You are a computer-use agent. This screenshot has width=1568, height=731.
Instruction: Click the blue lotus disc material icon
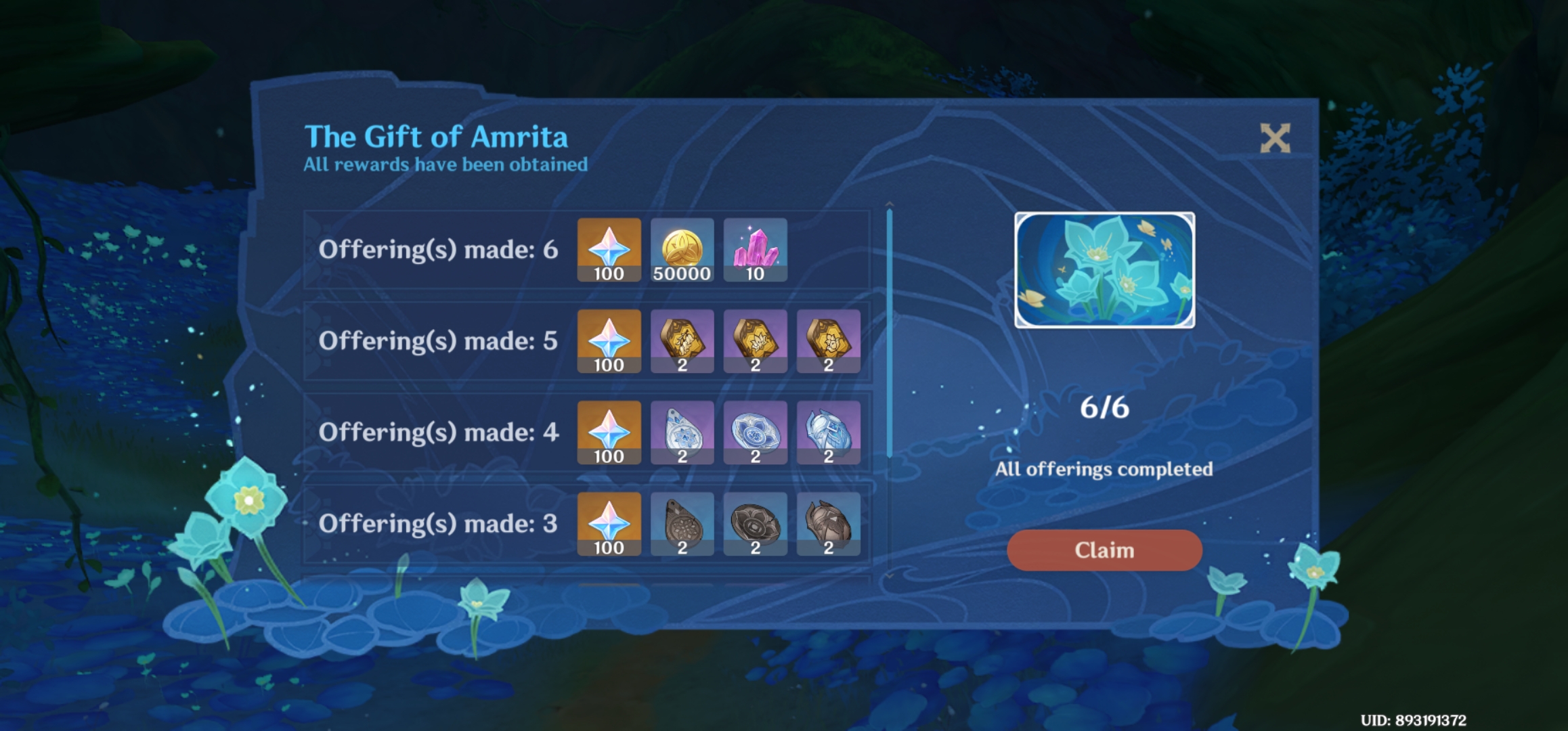755,432
